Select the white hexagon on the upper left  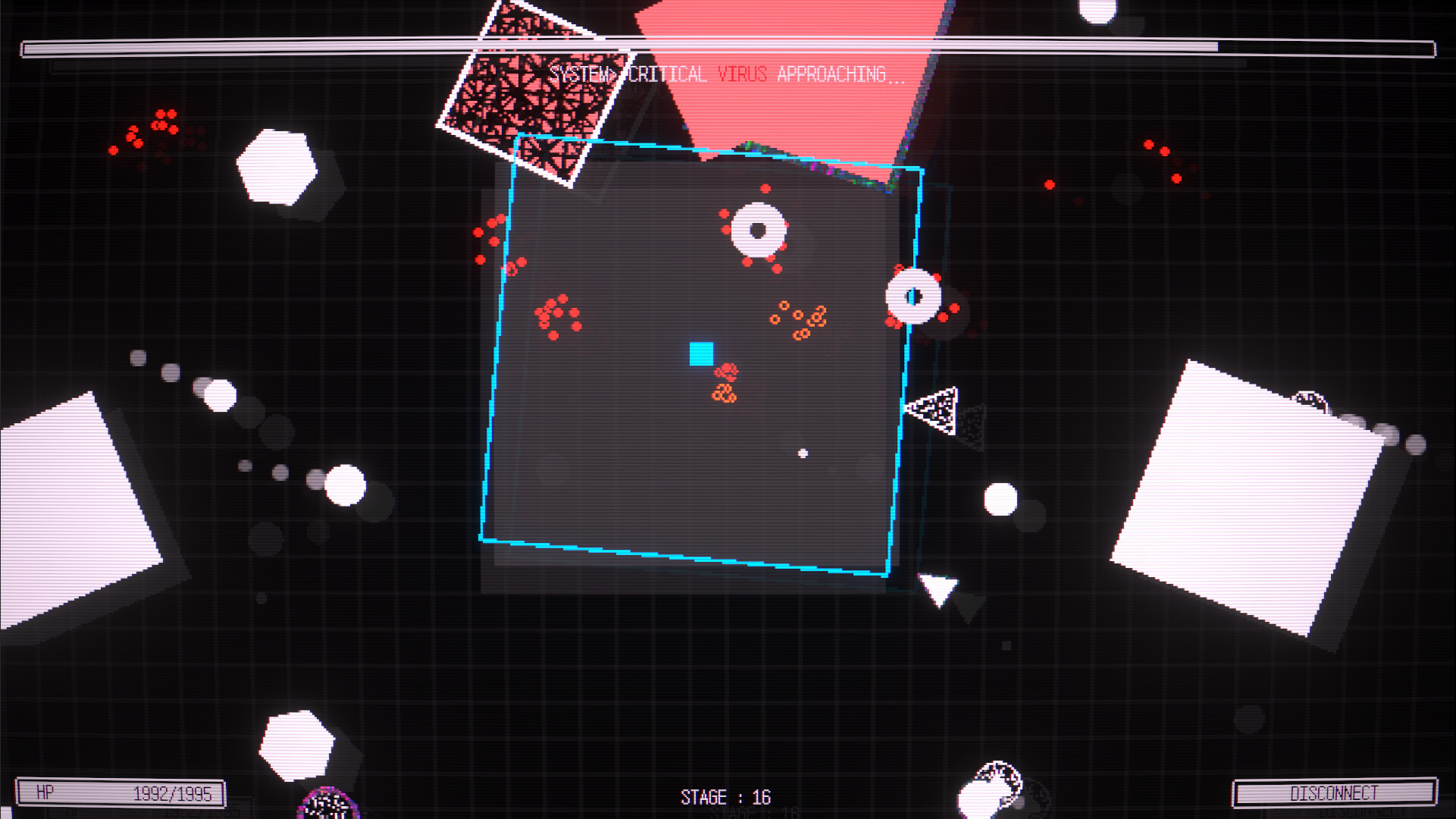coord(275,165)
